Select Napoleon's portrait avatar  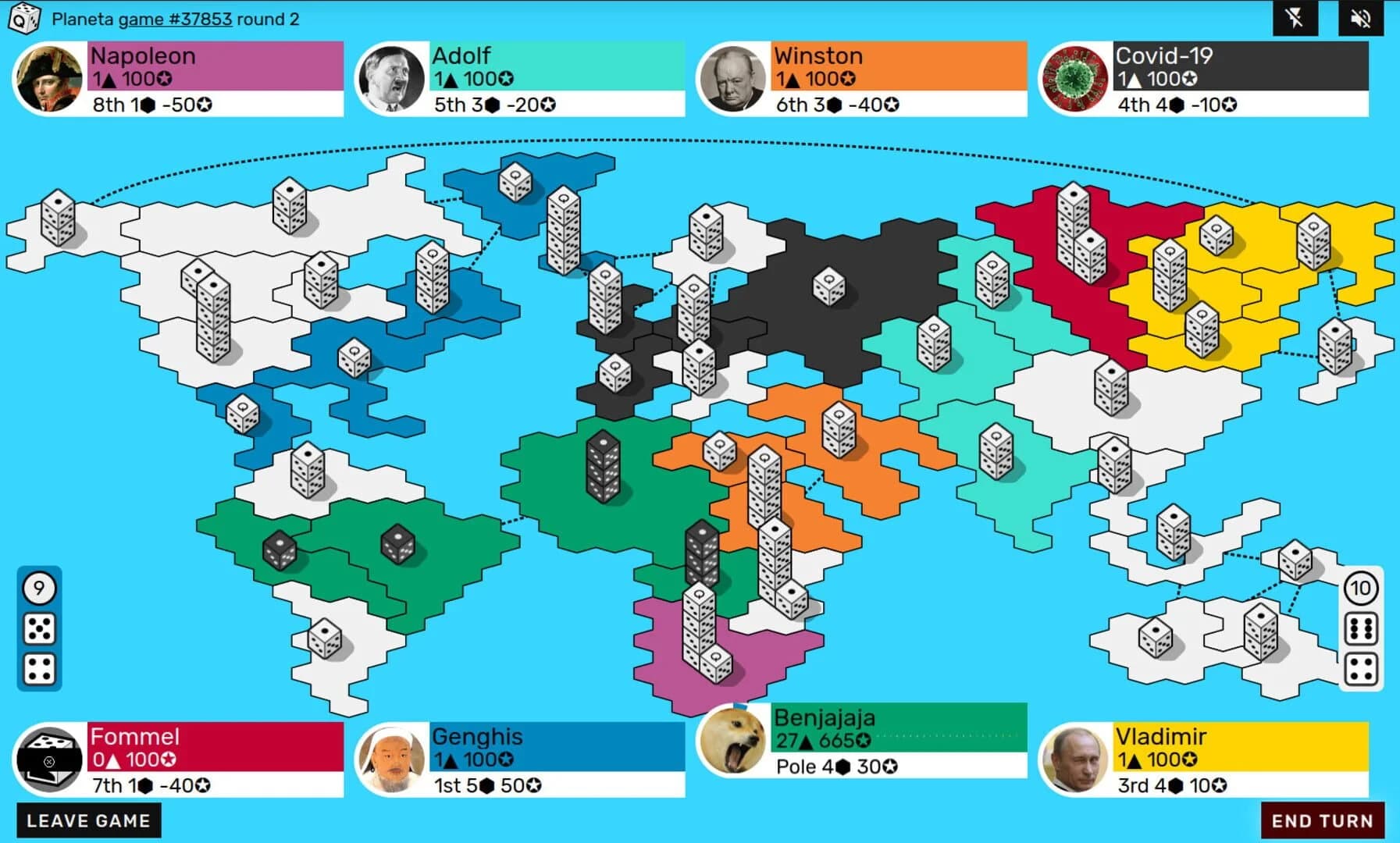point(47,76)
